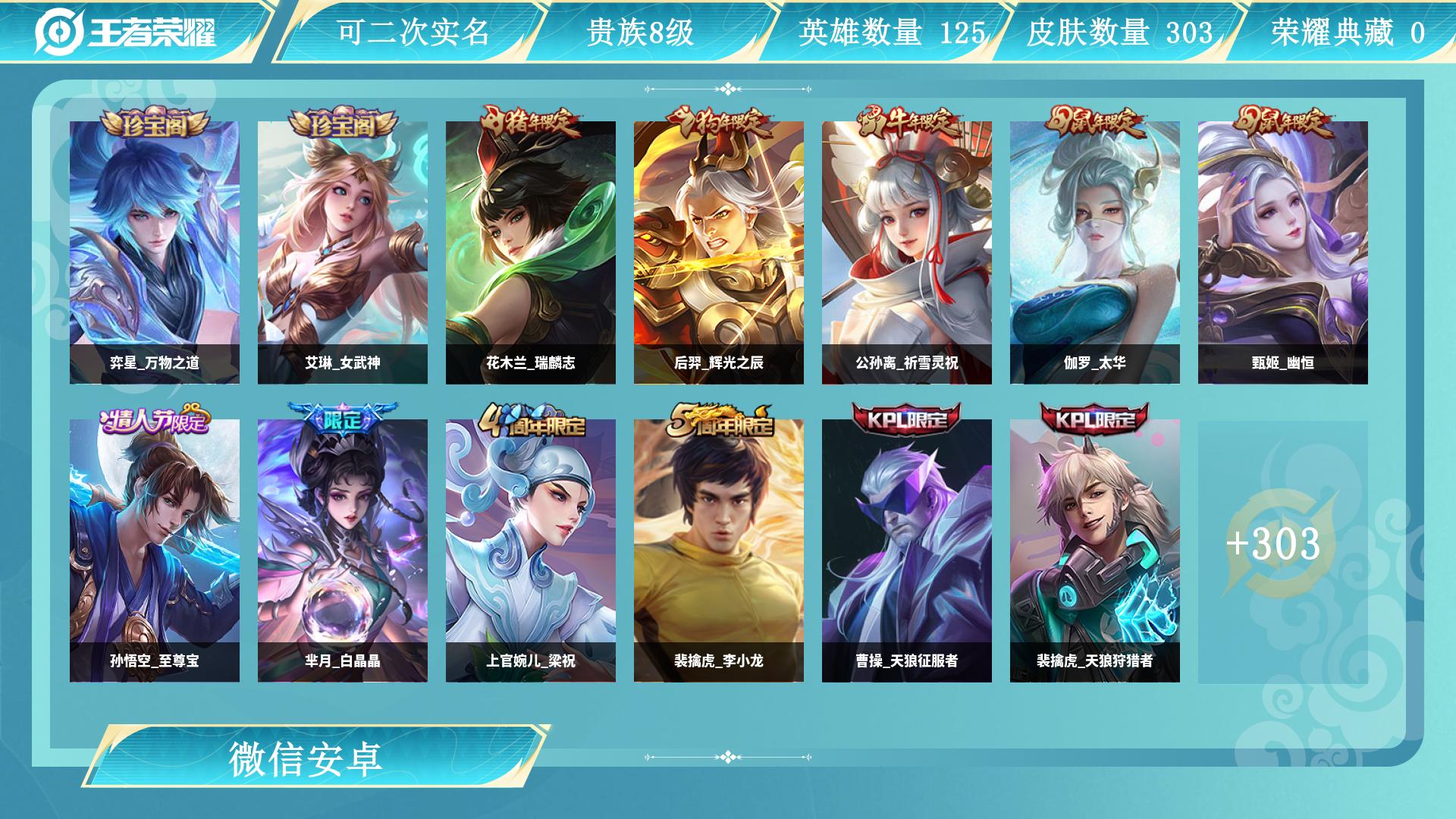The width and height of the screenshot is (1456, 819).
Task: View the 后羿_辉光之辰 skin card
Action: pos(719,253)
